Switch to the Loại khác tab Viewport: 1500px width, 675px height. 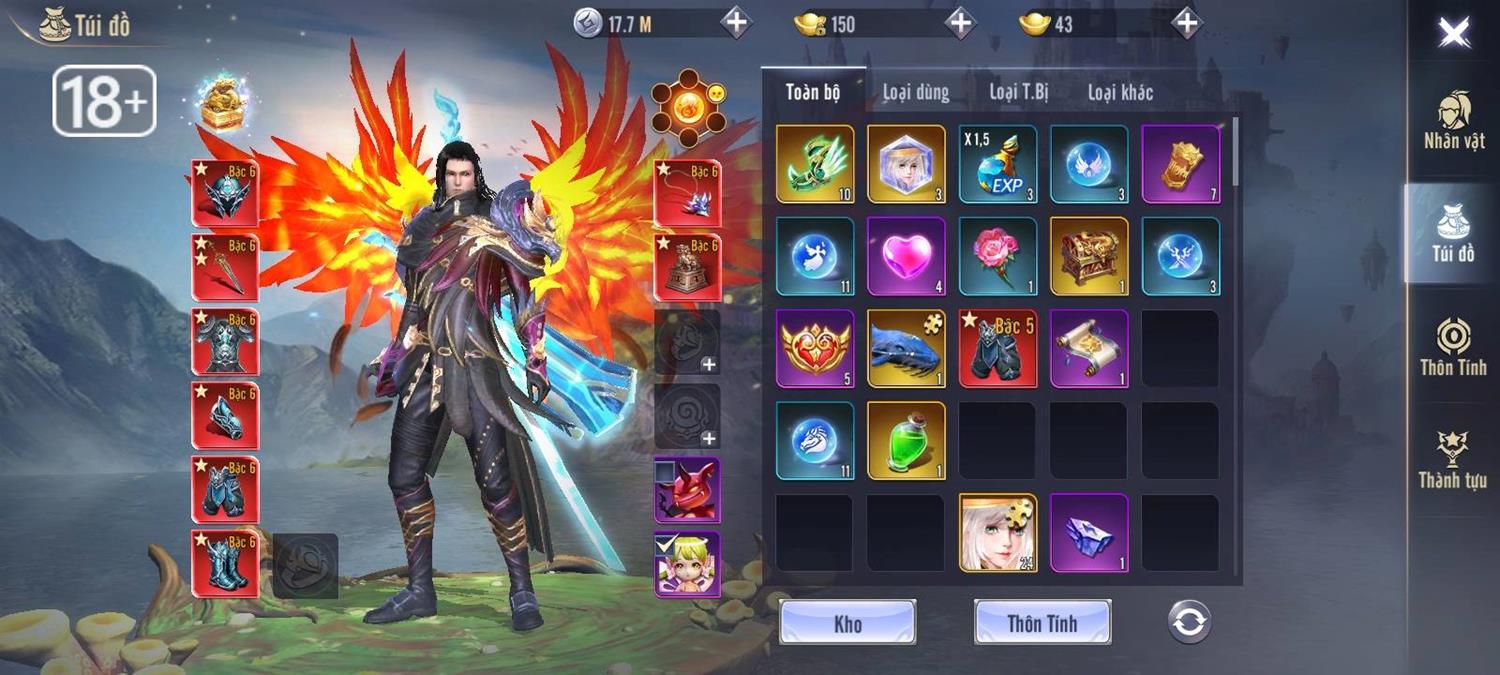pyautogui.click(x=1120, y=93)
